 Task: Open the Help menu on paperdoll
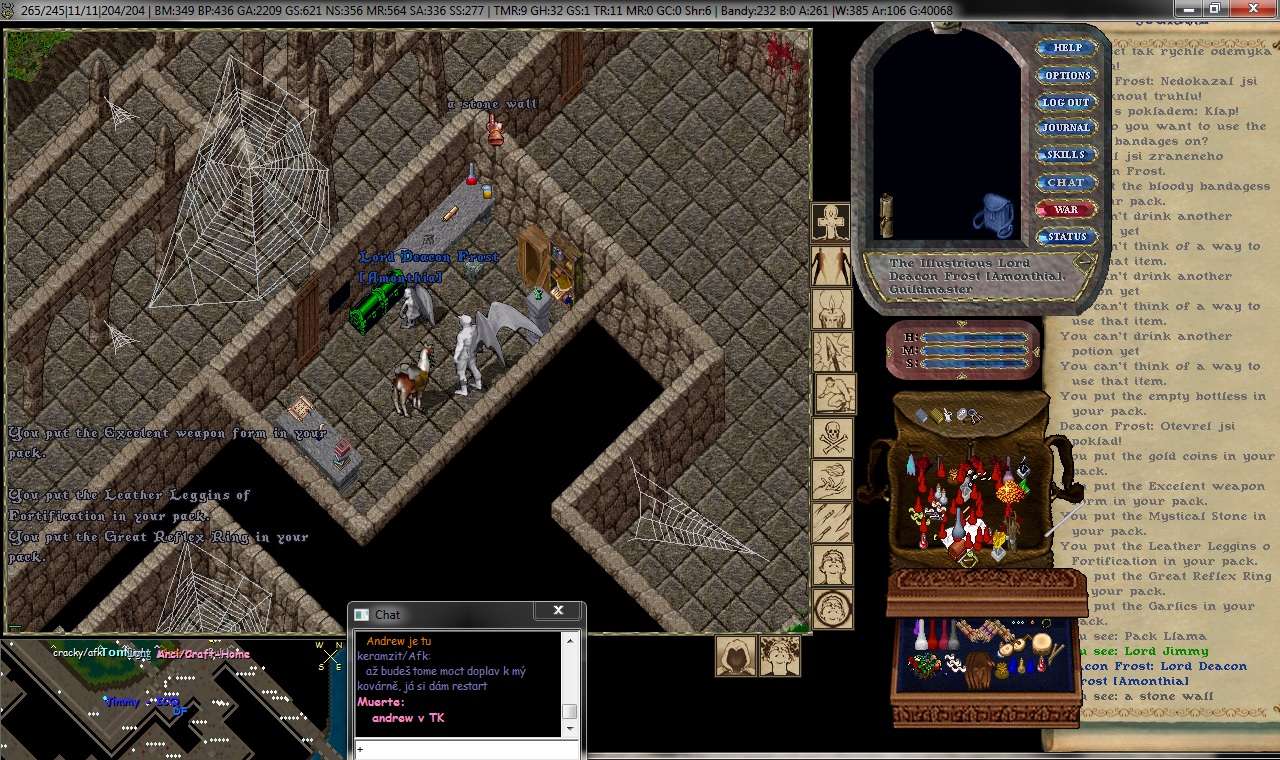point(1067,48)
